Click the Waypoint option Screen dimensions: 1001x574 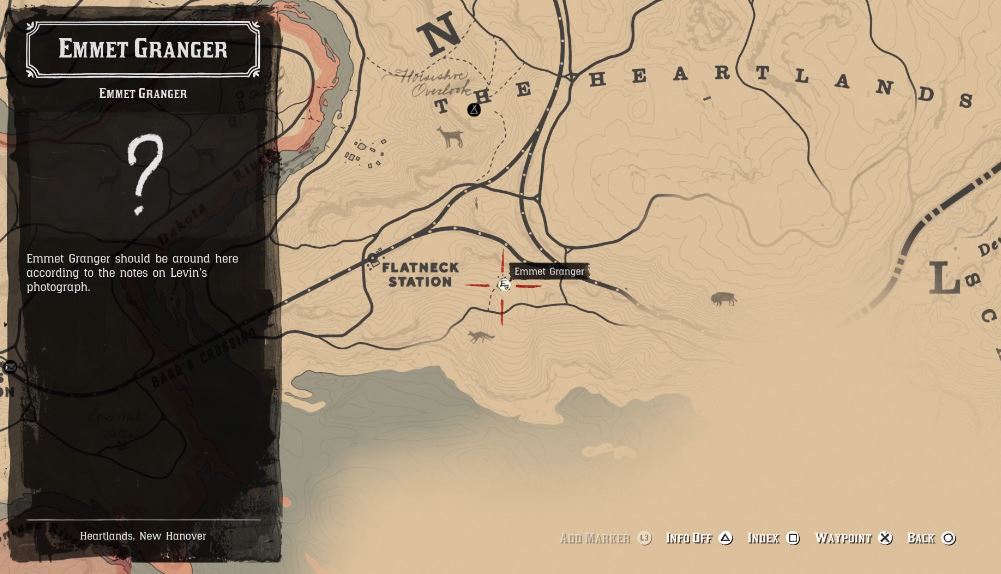[x=853, y=538]
